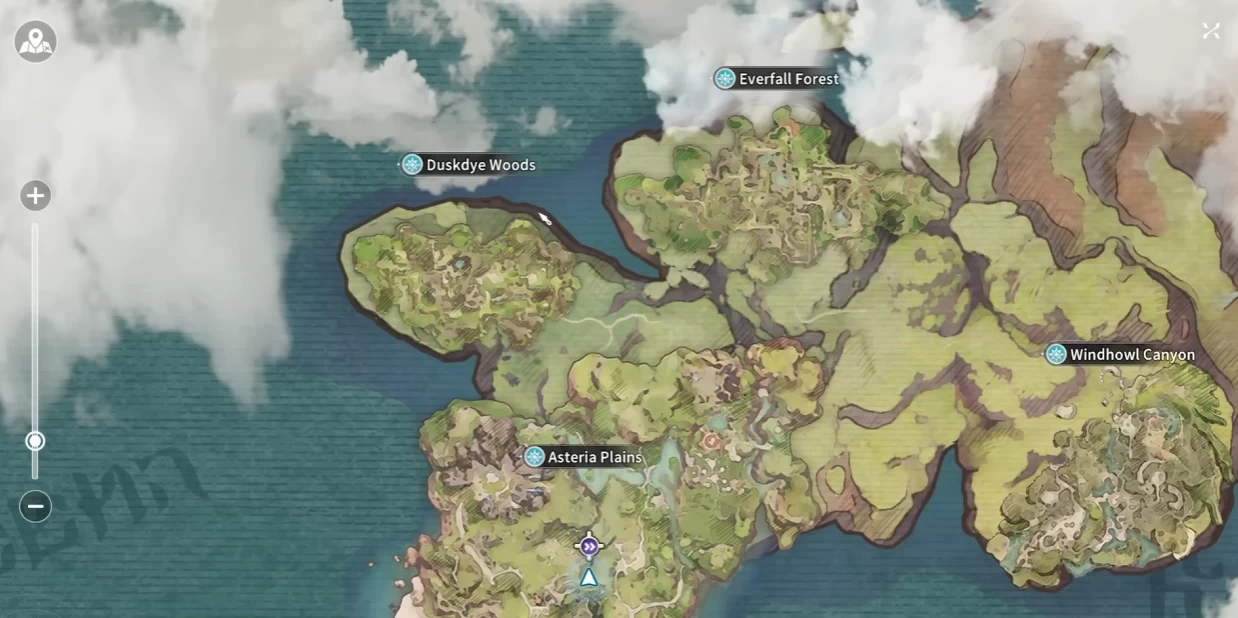The image size is (1238, 618).
Task: Zoom out with the minus button
Action: click(x=35, y=506)
